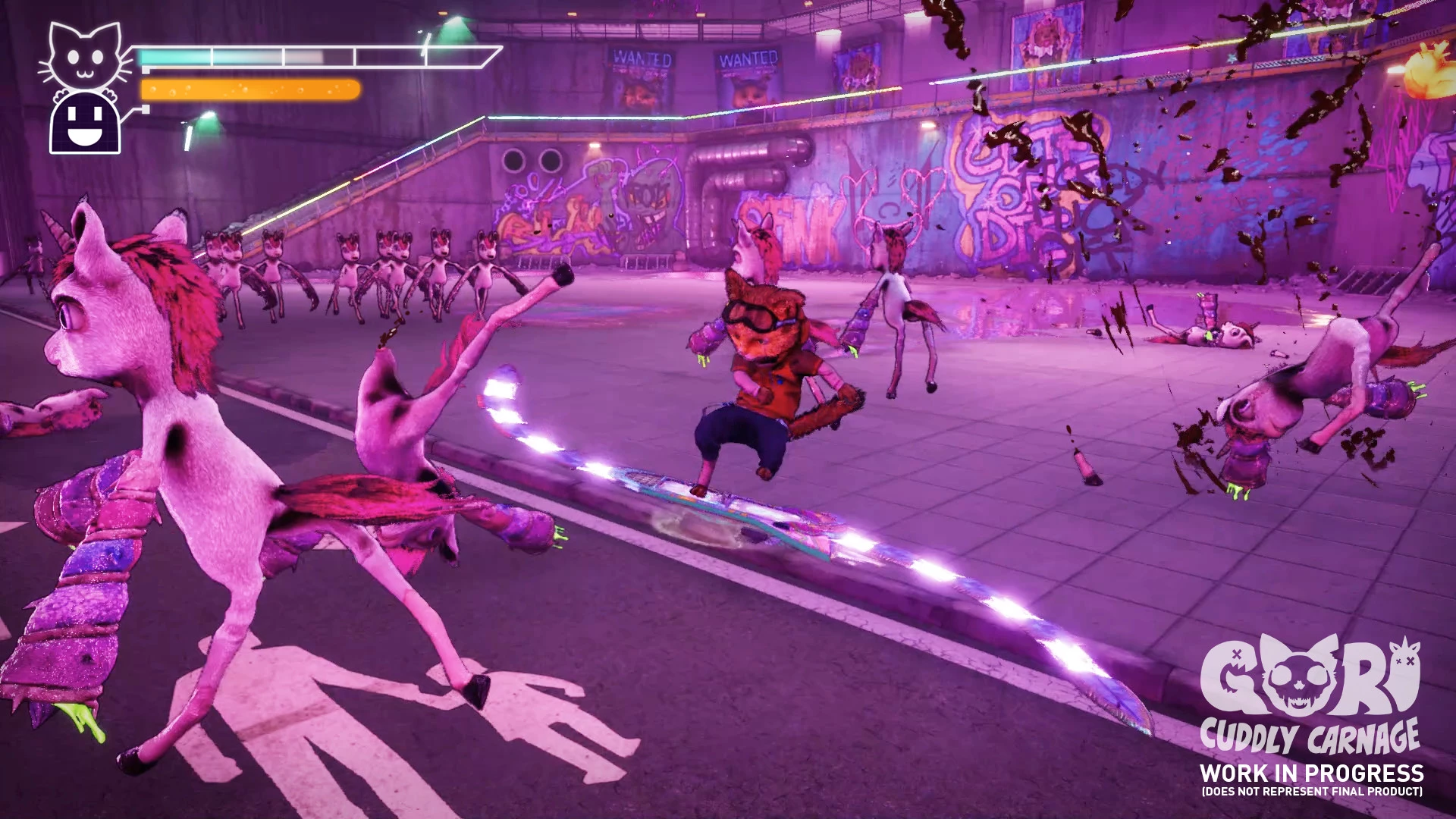Select the smiley face hoverboard icon
1456x819 pixels.
click(x=85, y=124)
